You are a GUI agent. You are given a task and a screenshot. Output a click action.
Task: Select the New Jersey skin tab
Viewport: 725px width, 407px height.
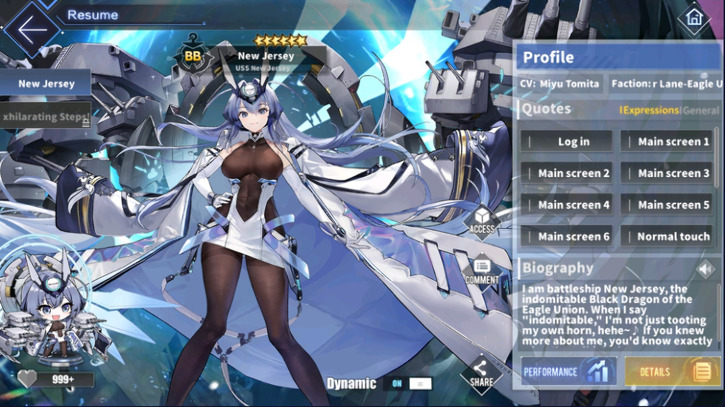point(46,84)
